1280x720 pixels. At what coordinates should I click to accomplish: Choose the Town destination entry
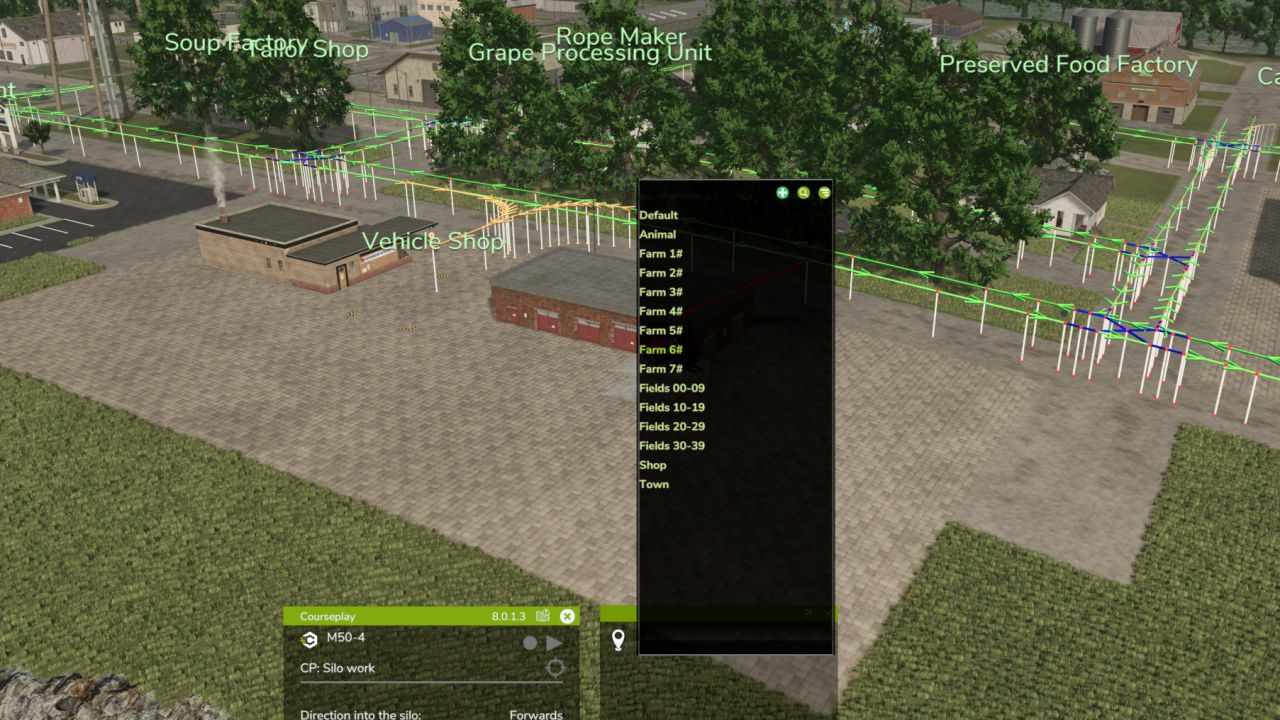pos(654,484)
